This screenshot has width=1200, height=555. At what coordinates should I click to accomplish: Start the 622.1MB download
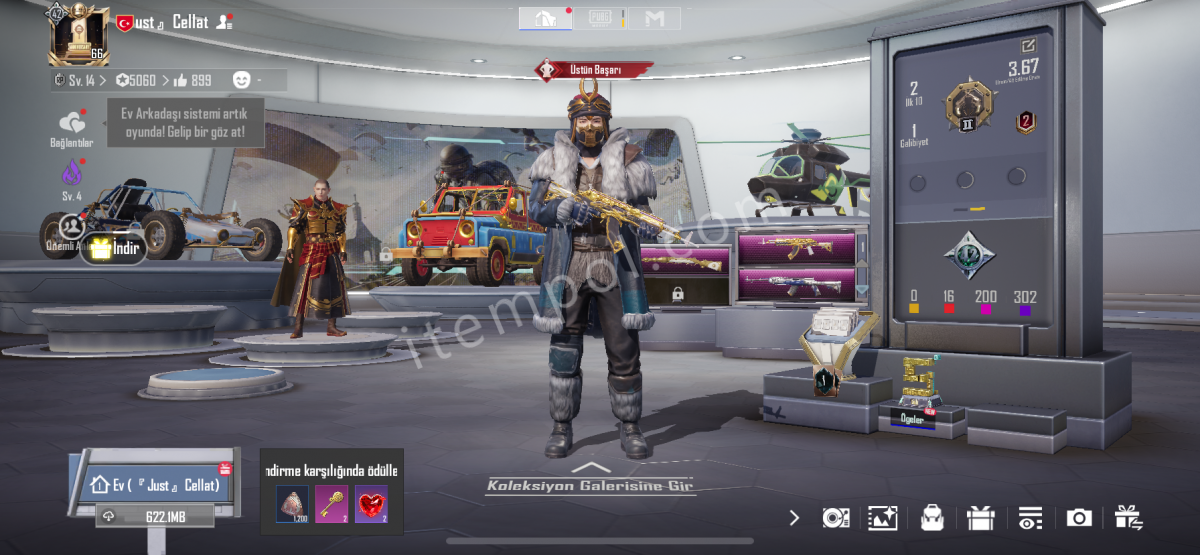(155, 516)
